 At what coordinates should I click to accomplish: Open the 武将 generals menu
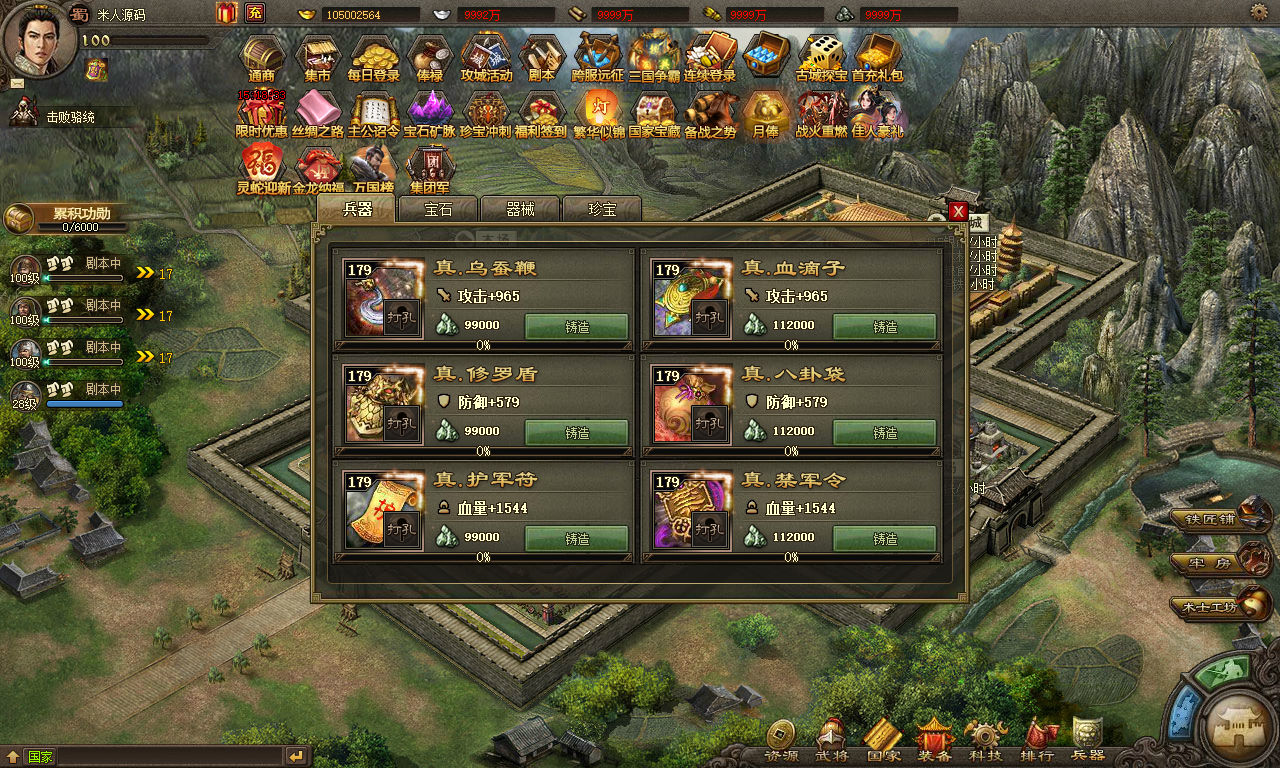pyautogui.click(x=831, y=740)
